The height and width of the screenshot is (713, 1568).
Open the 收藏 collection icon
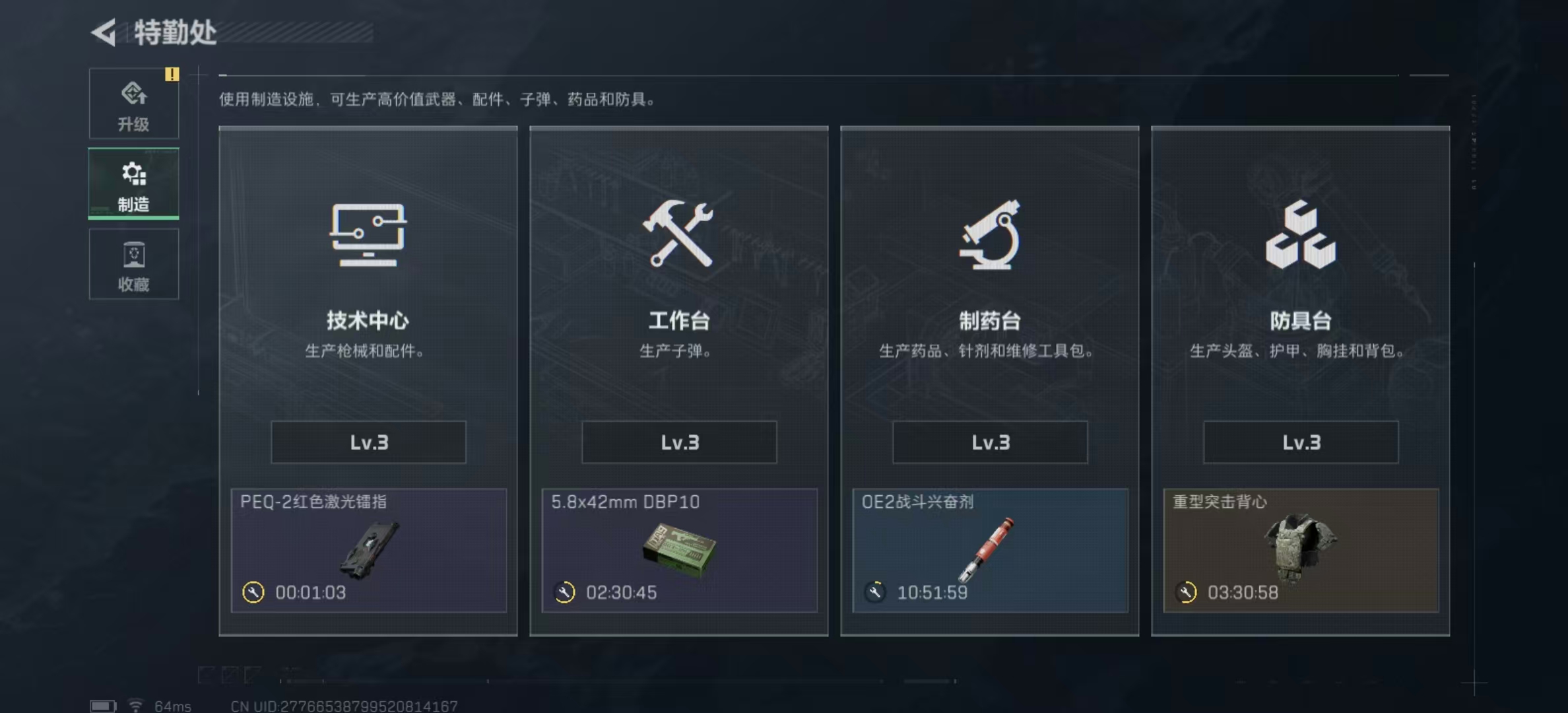coord(134,256)
